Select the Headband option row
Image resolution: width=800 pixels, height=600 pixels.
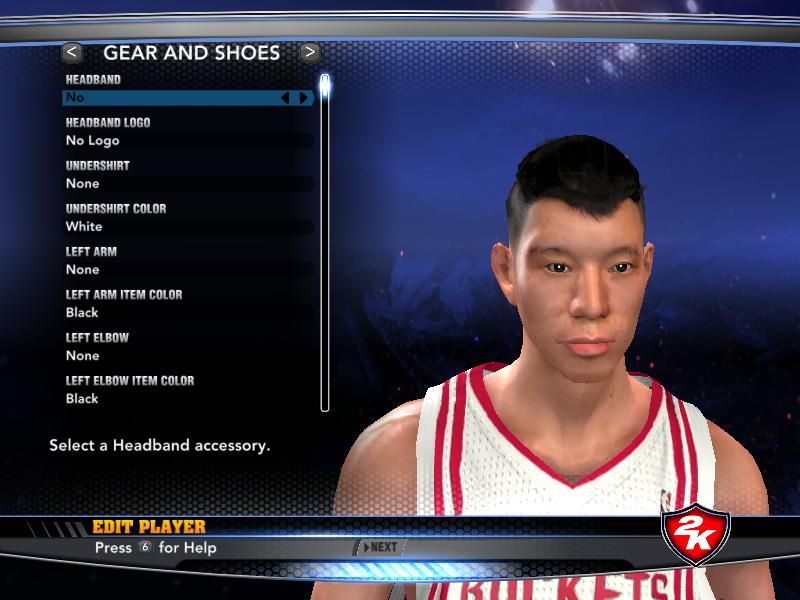coord(170,98)
